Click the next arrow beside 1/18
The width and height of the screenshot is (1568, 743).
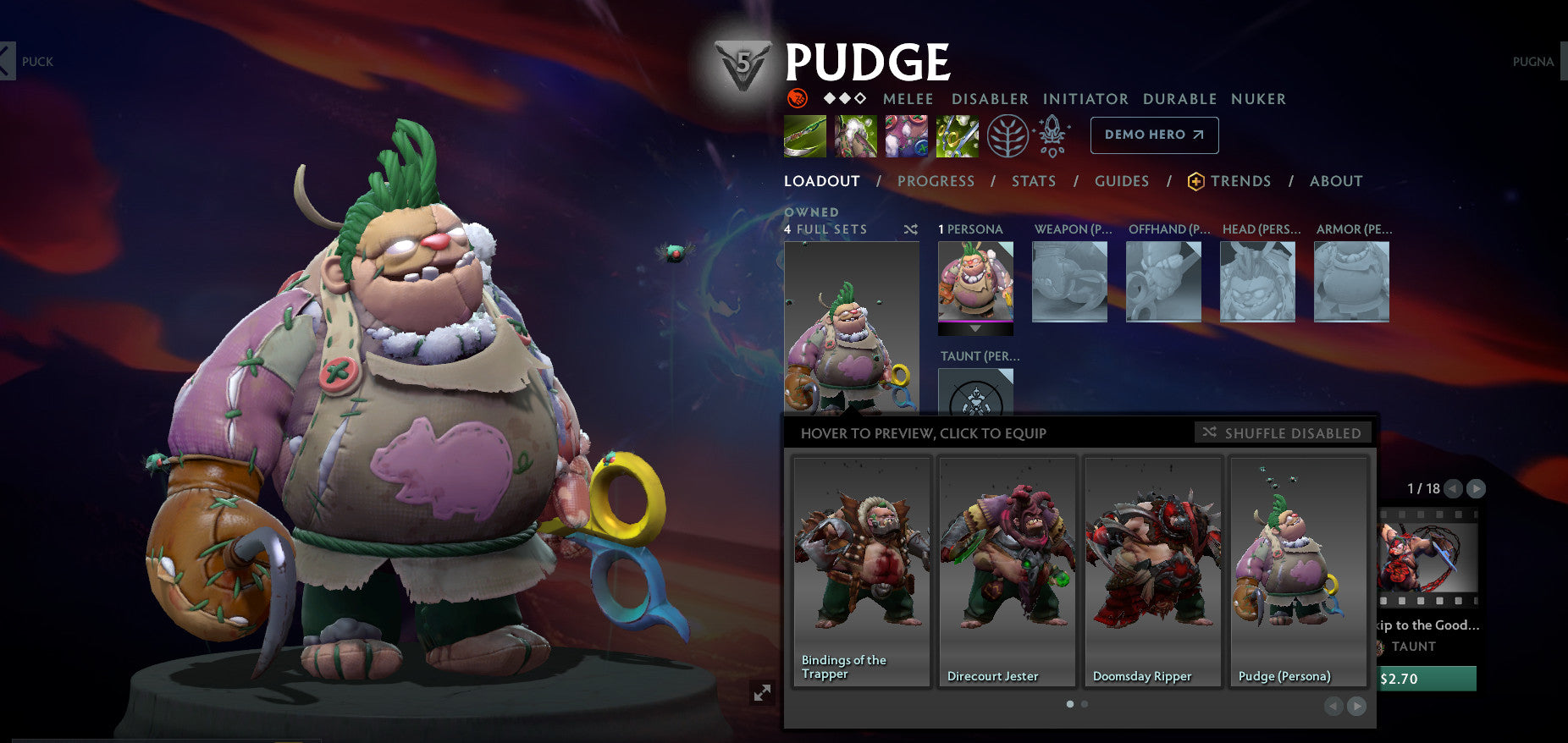(x=1477, y=488)
